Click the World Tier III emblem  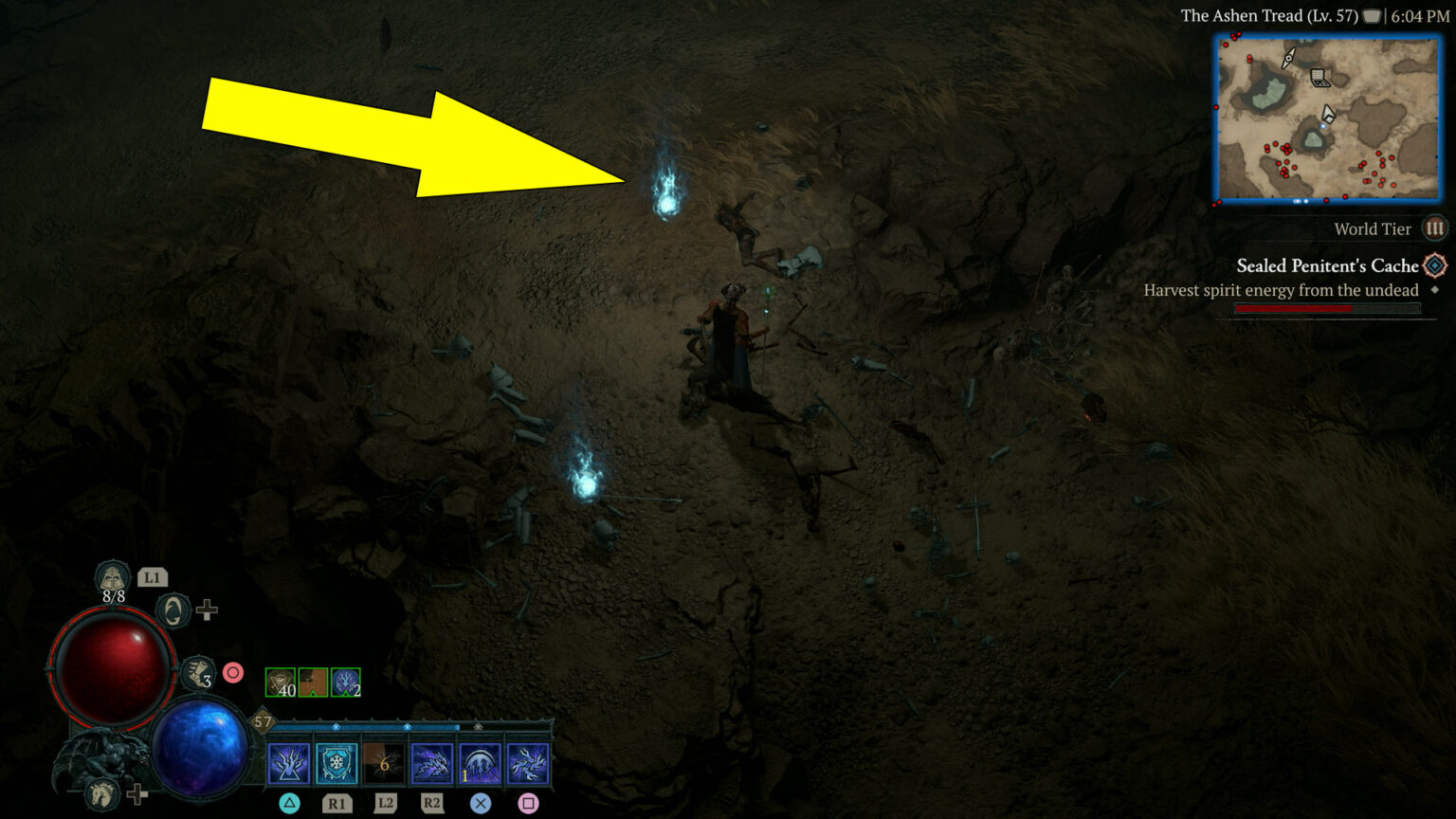pos(1437,228)
